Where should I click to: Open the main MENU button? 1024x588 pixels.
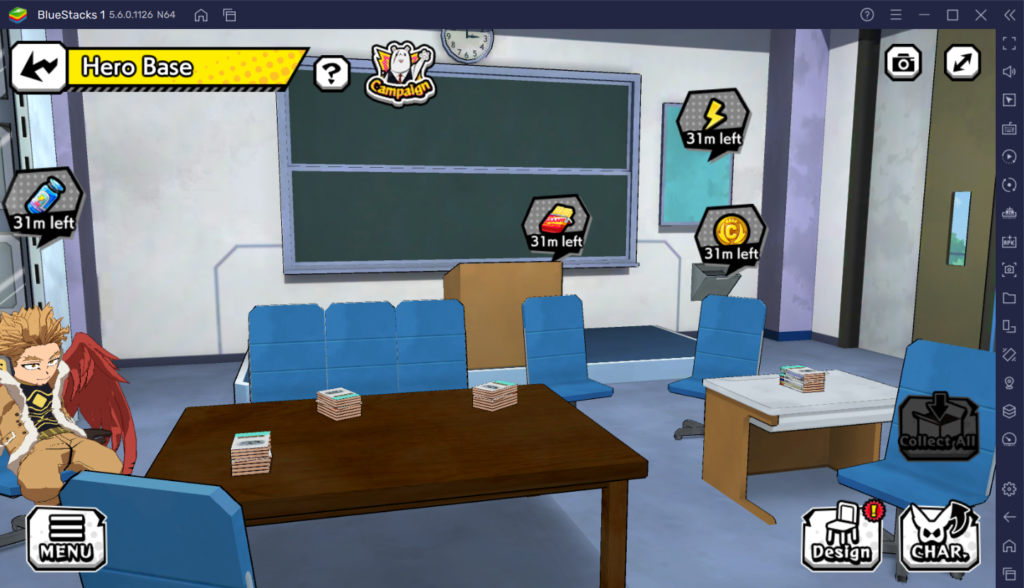click(66, 538)
